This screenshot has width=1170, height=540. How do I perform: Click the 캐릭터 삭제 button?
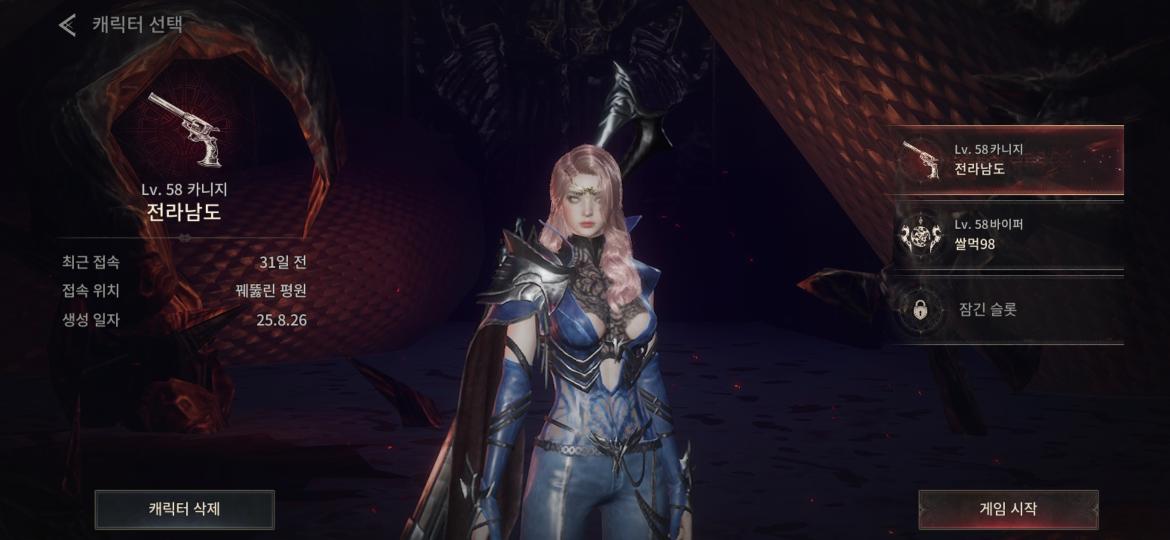point(184,509)
